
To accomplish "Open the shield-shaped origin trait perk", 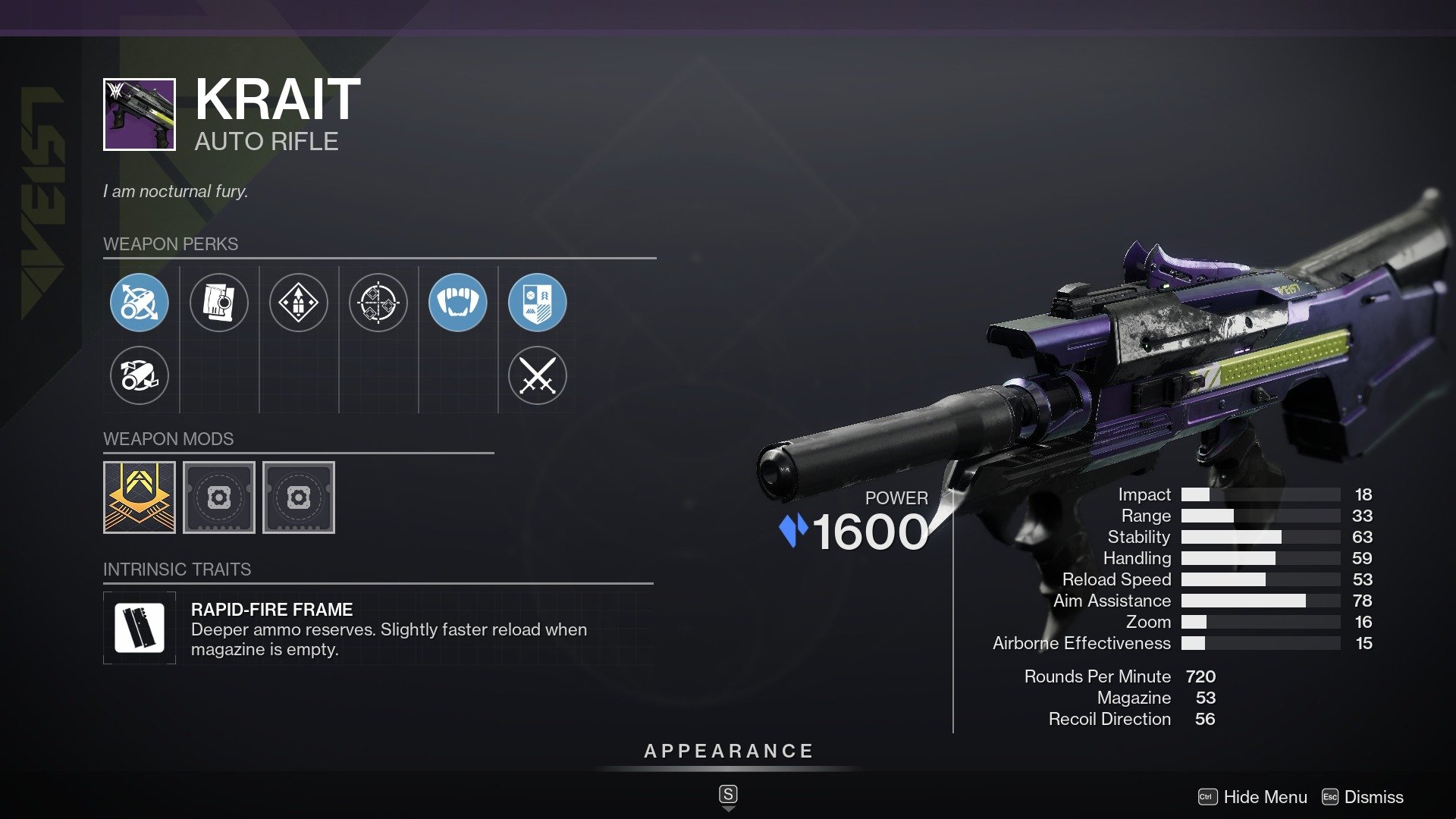I will pos(538,302).
